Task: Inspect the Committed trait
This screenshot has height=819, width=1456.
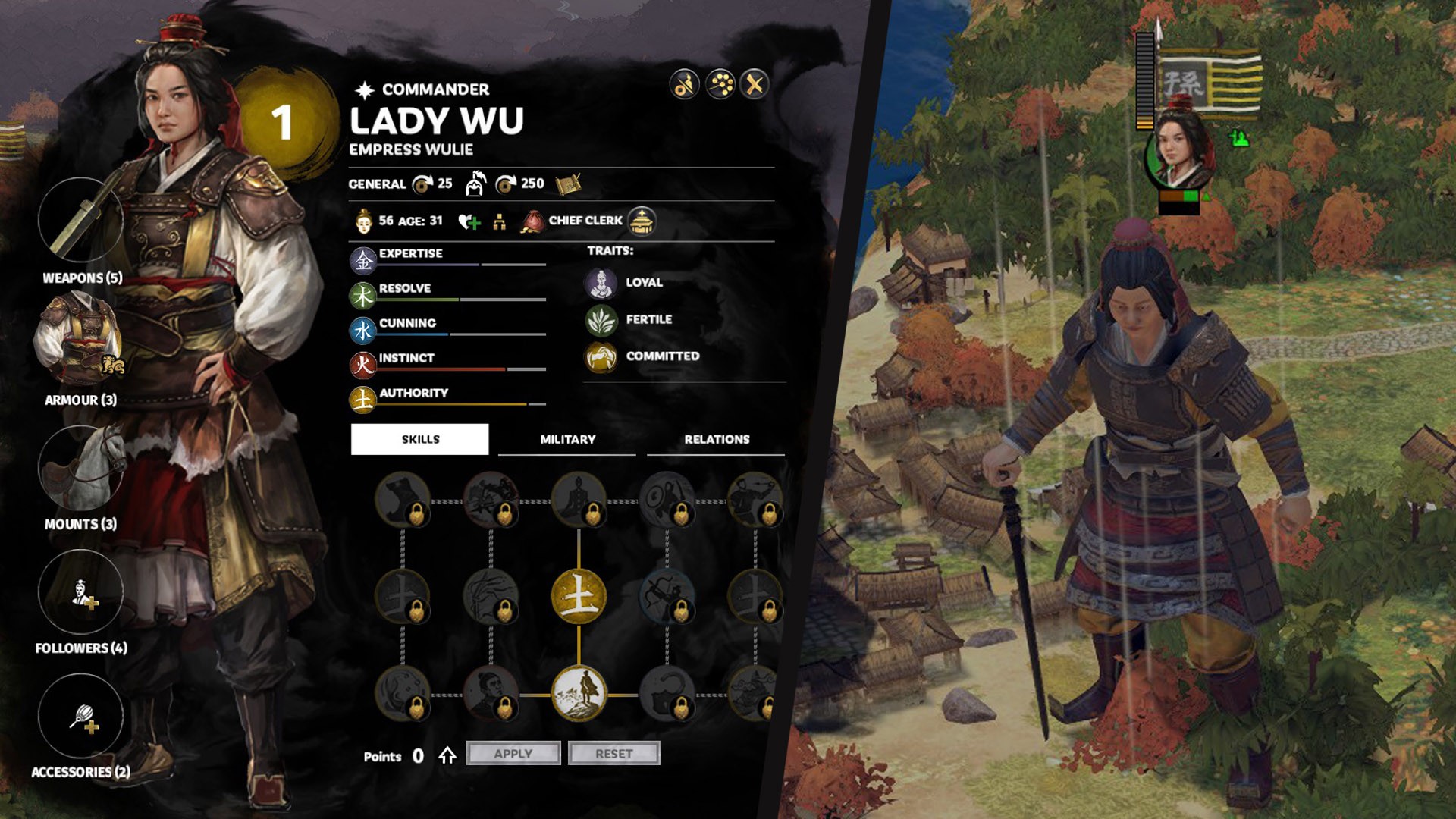Action: [x=601, y=356]
